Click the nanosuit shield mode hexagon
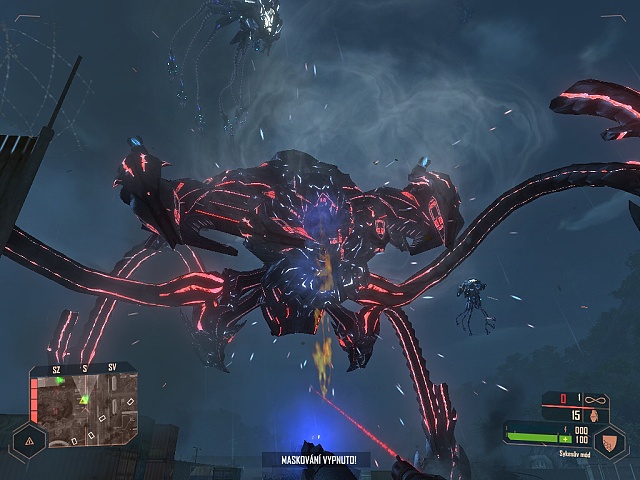 click(x=609, y=442)
